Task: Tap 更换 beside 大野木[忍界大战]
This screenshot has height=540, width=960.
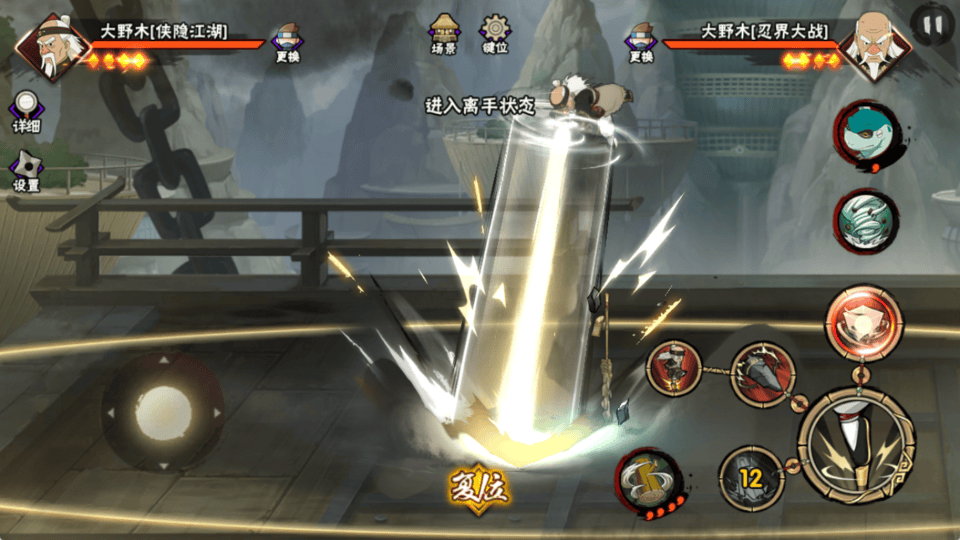Action: 641,42
